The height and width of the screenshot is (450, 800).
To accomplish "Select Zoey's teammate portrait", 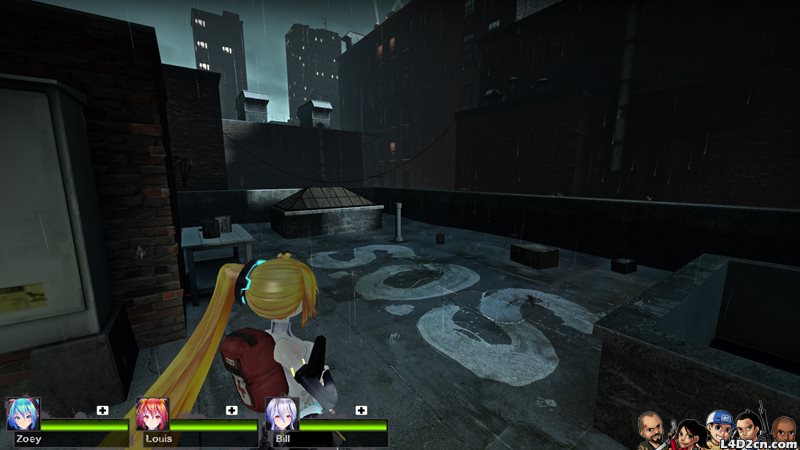I will coord(22,414).
